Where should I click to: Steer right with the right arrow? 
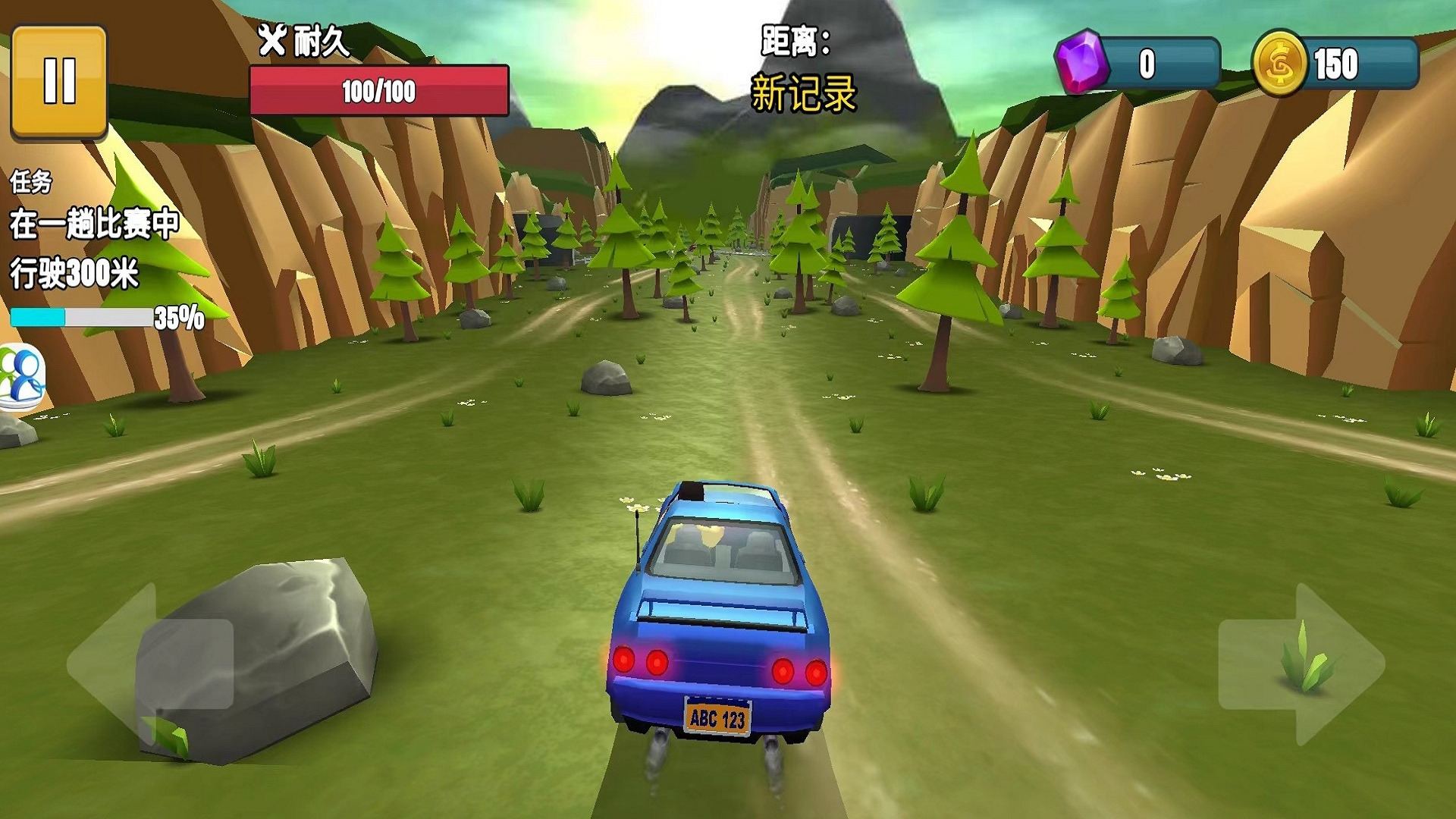click(1301, 664)
